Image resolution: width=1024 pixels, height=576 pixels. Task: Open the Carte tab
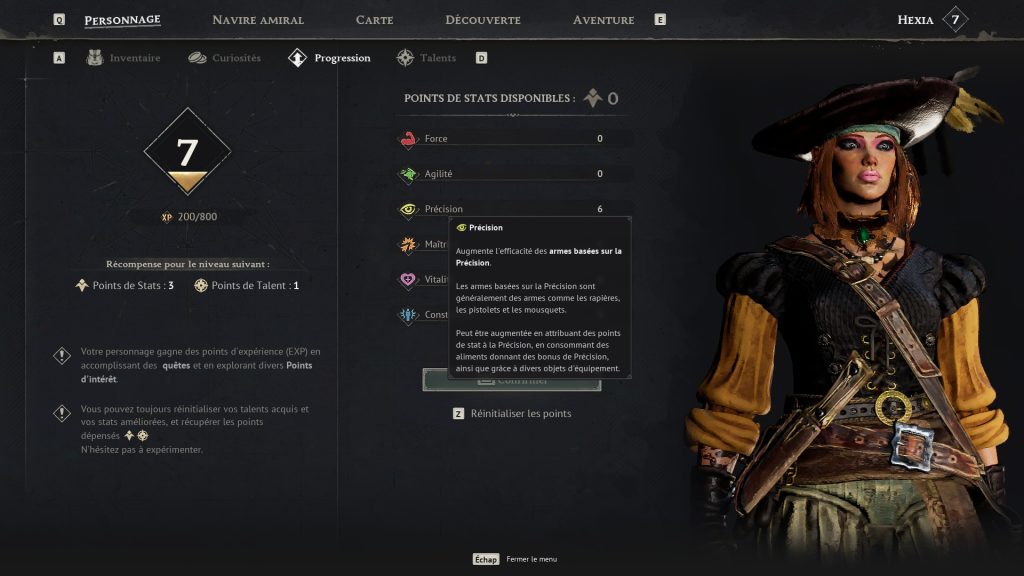point(374,20)
